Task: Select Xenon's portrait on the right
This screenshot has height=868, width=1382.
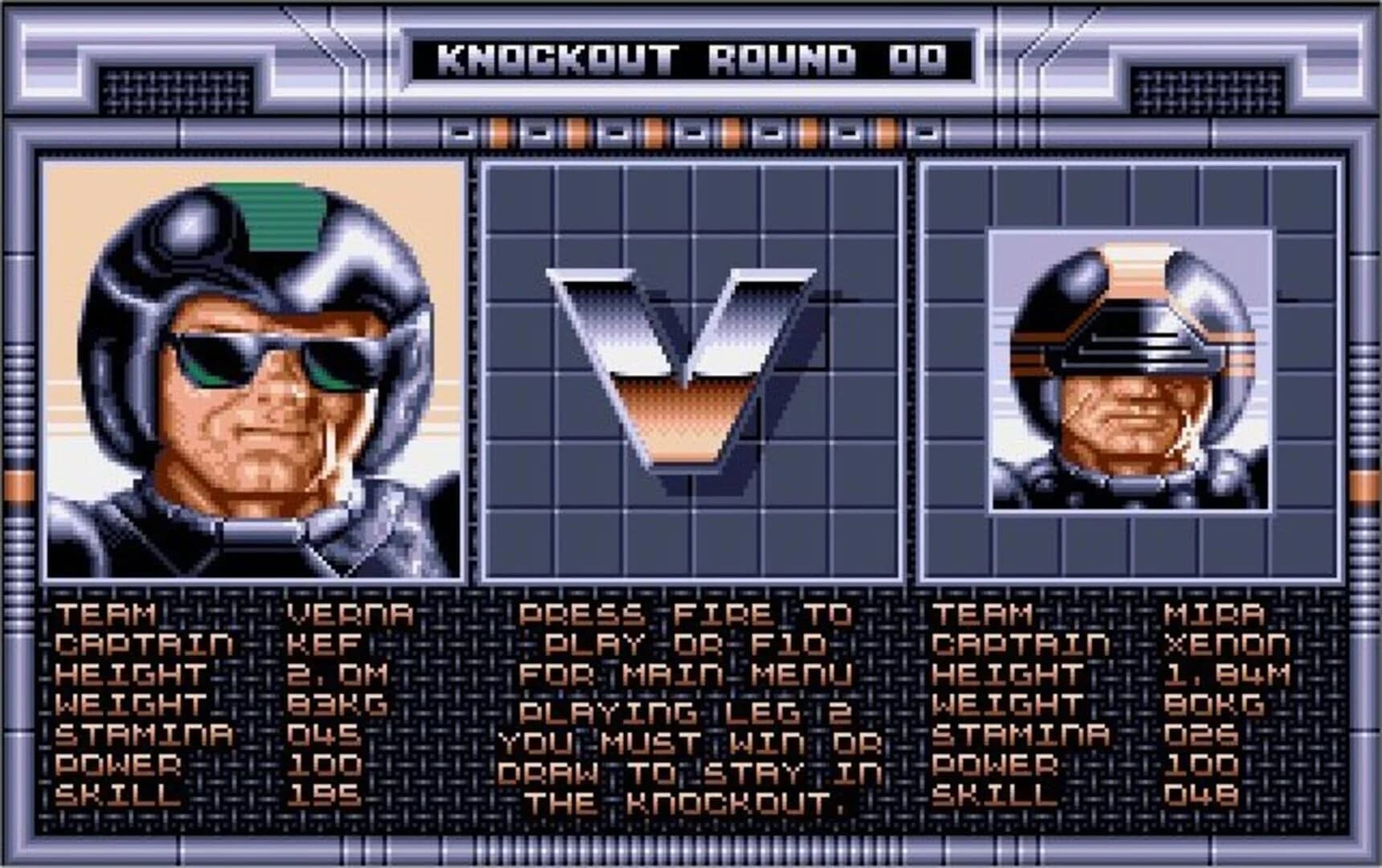Action: point(1130,370)
